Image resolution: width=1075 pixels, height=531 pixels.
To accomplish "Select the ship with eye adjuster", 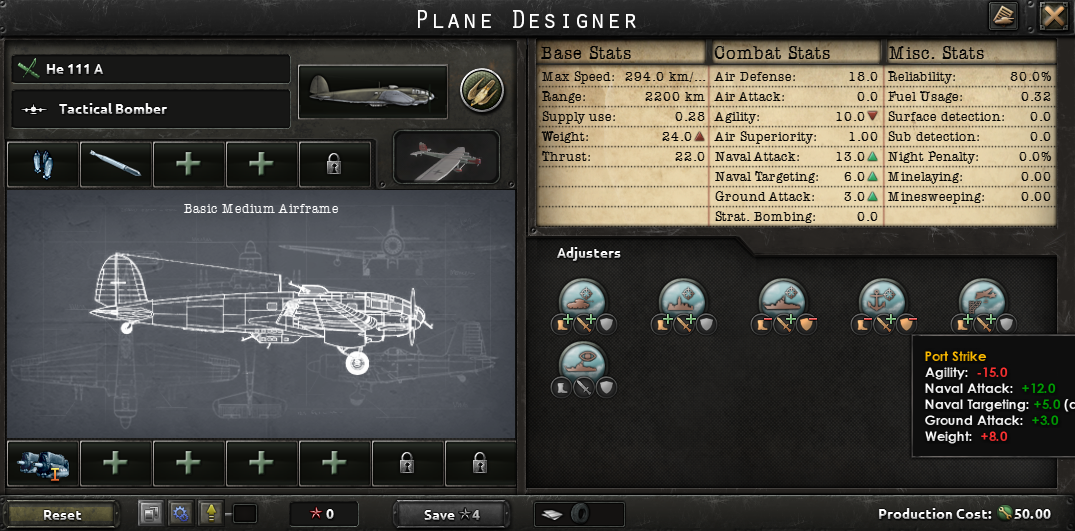I will [583, 360].
